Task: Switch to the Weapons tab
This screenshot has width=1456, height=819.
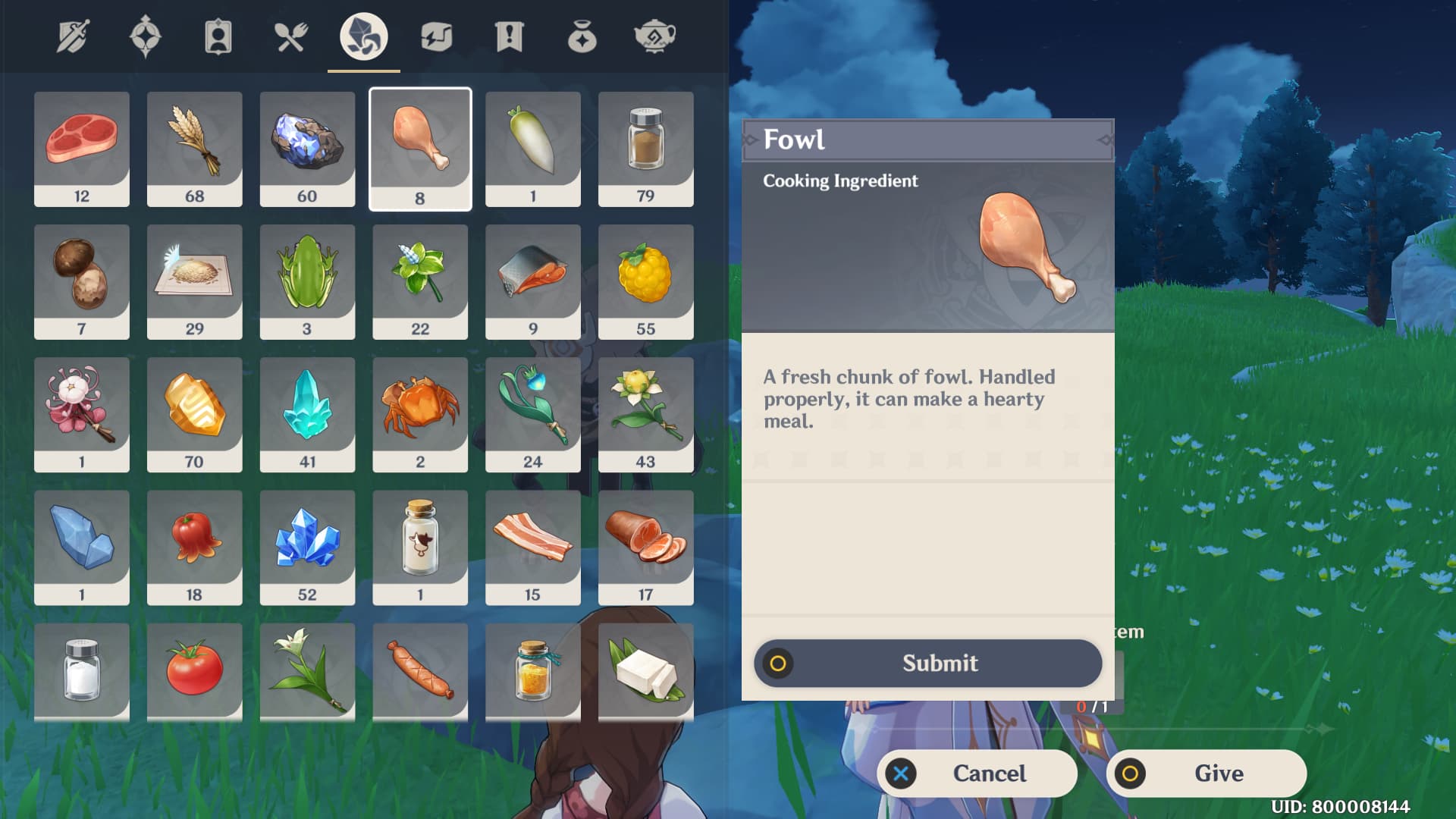Action: (x=73, y=36)
